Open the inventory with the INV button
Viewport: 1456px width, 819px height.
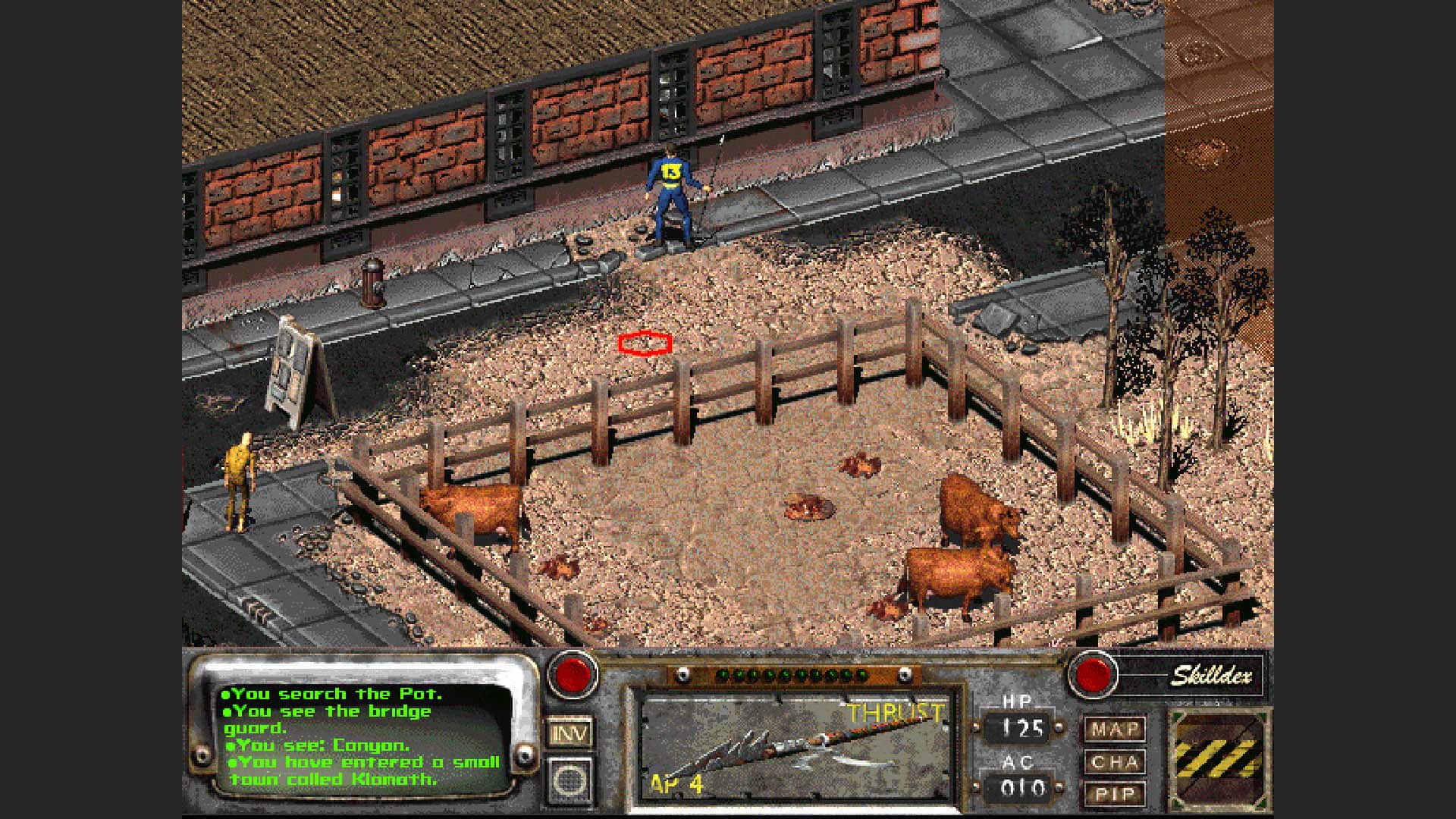pos(570,733)
